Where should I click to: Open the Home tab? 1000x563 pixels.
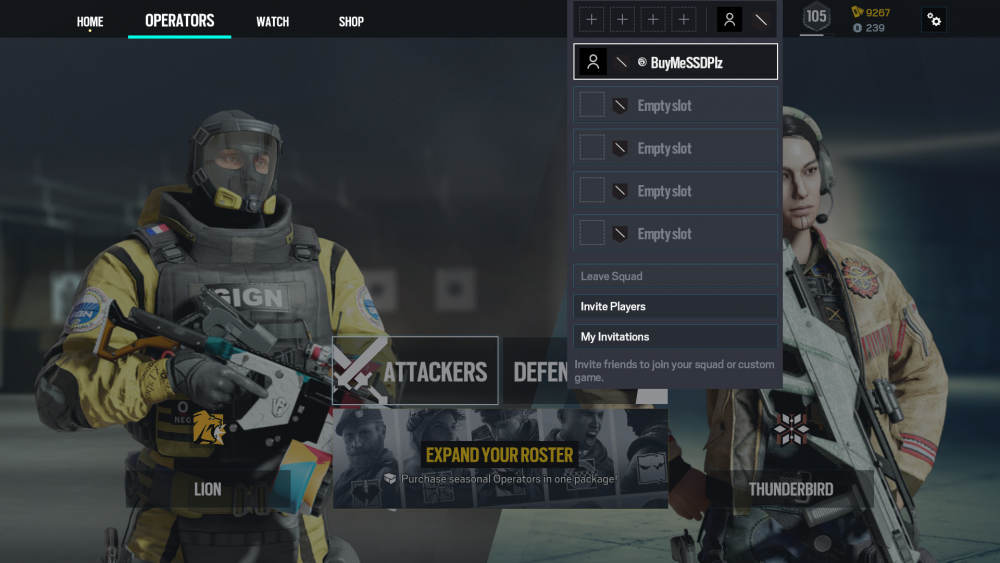pyautogui.click(x=90, y=21)
